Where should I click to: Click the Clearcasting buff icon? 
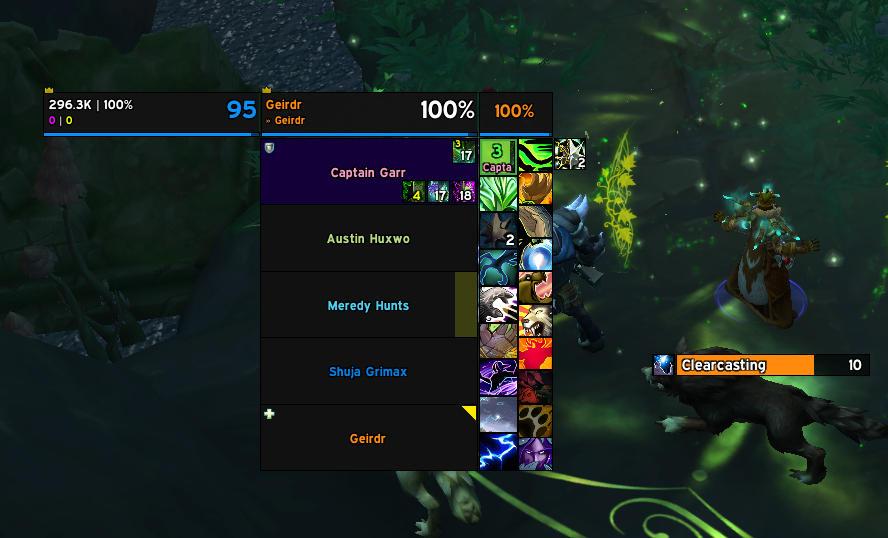click(663, 365)
